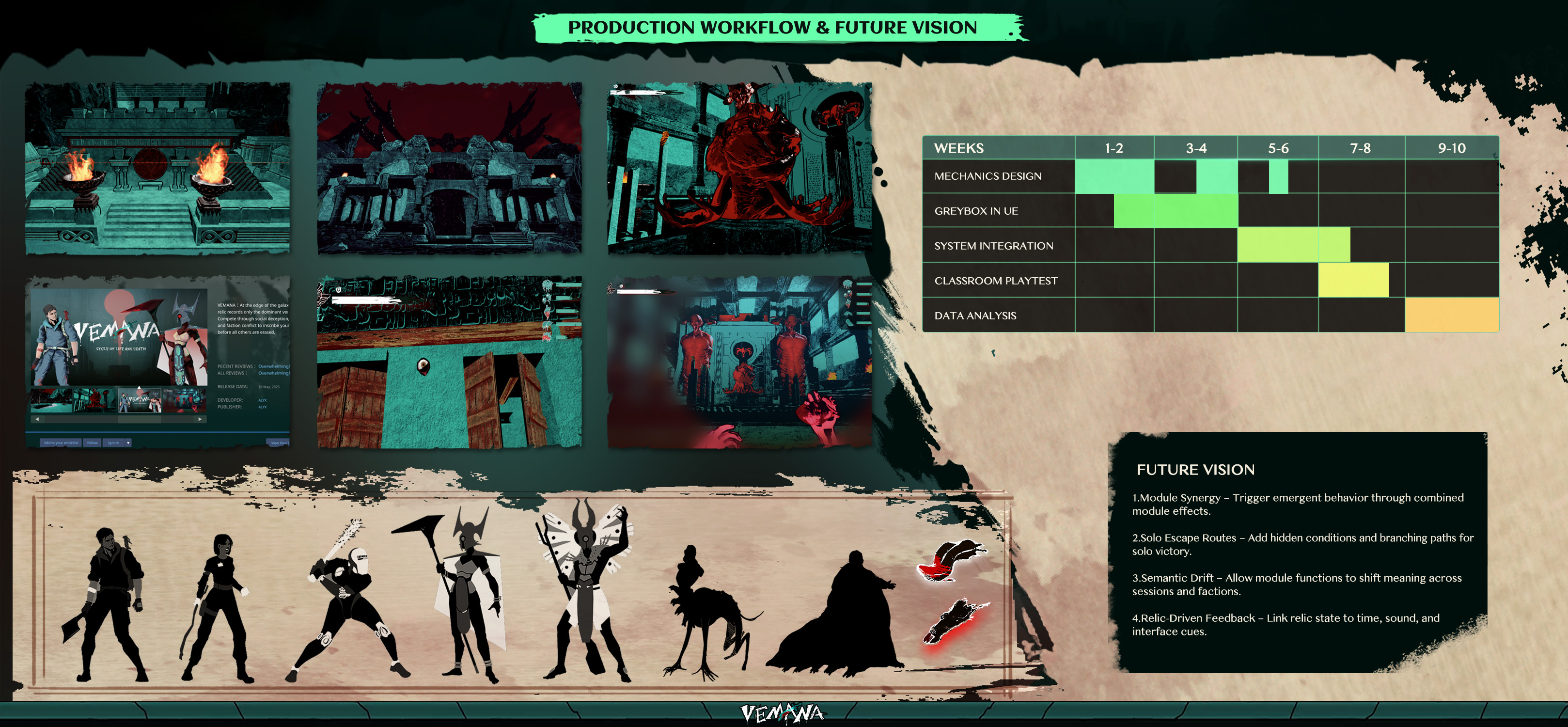
Task: Select the dark forest screenshot thumbnail
Action: click(x=52, y=401)
